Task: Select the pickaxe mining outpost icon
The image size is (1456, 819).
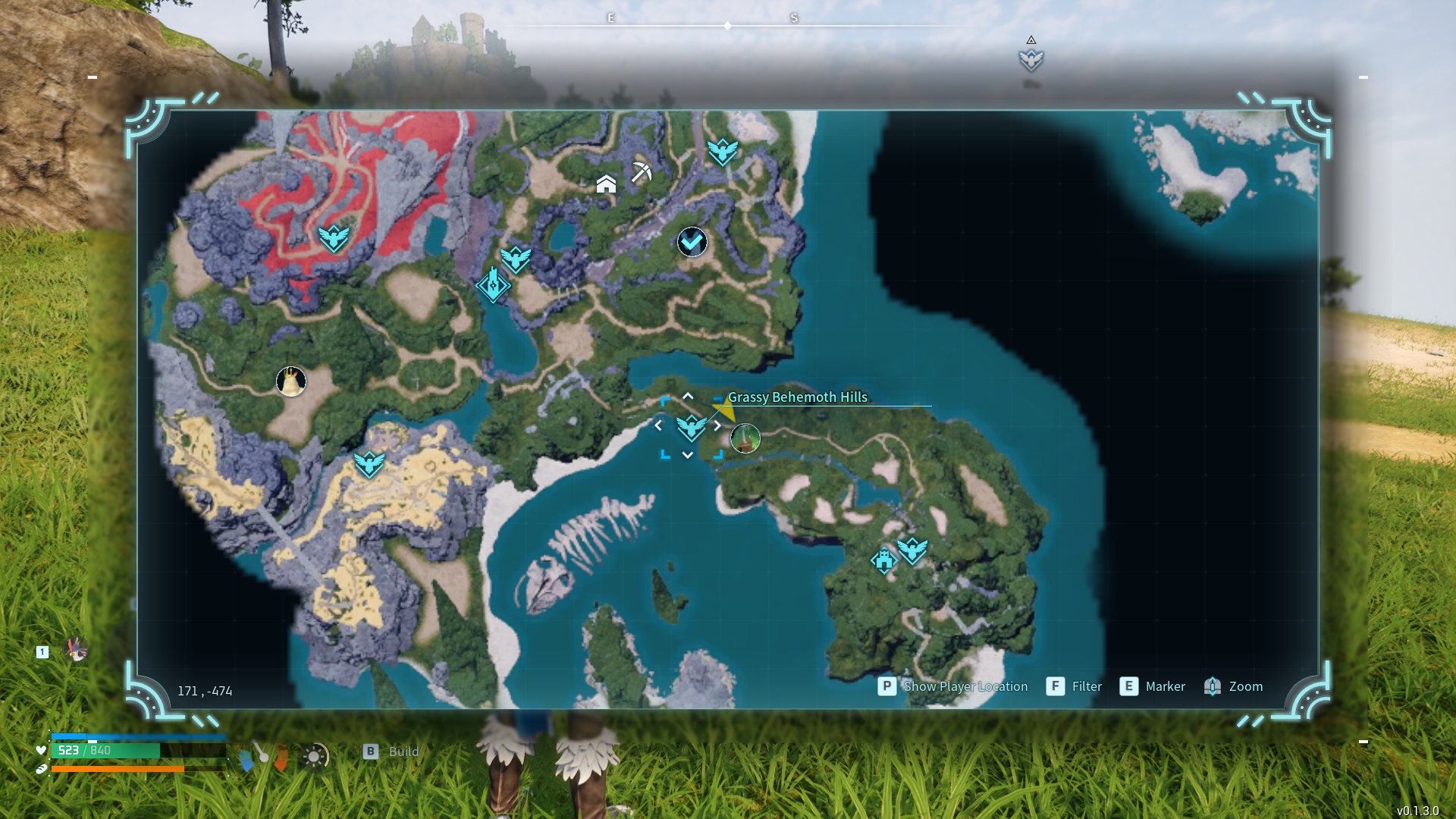Action: [639, 171]
